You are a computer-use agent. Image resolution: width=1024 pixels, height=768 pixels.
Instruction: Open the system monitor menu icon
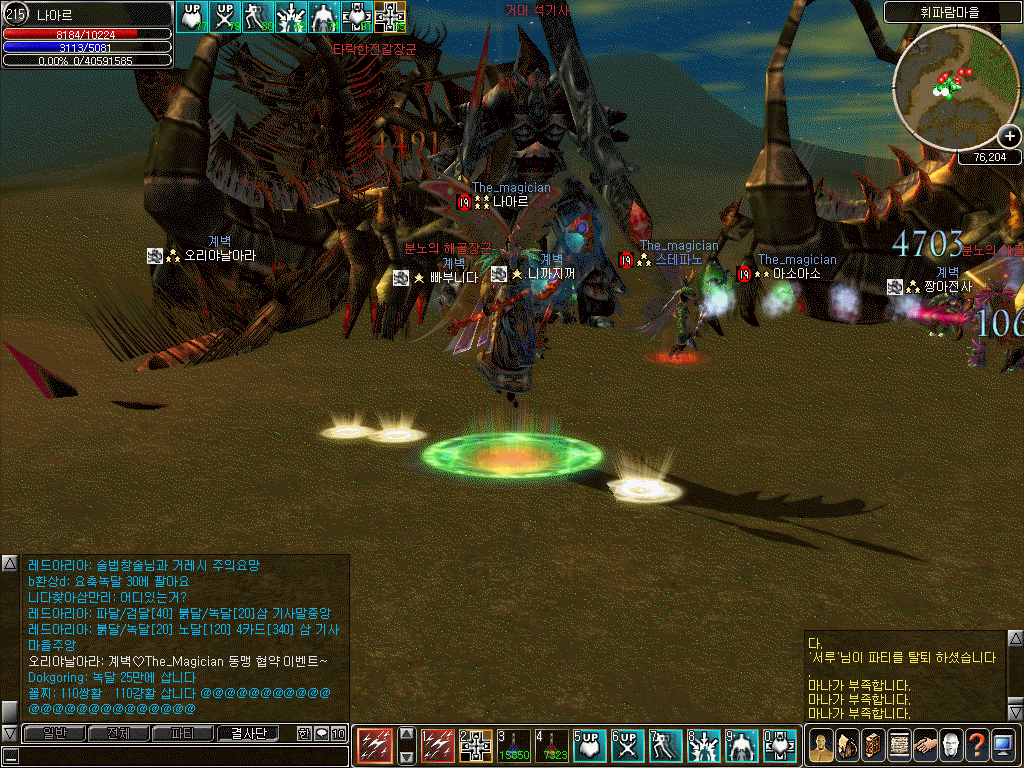click(x=1003, y=746)
